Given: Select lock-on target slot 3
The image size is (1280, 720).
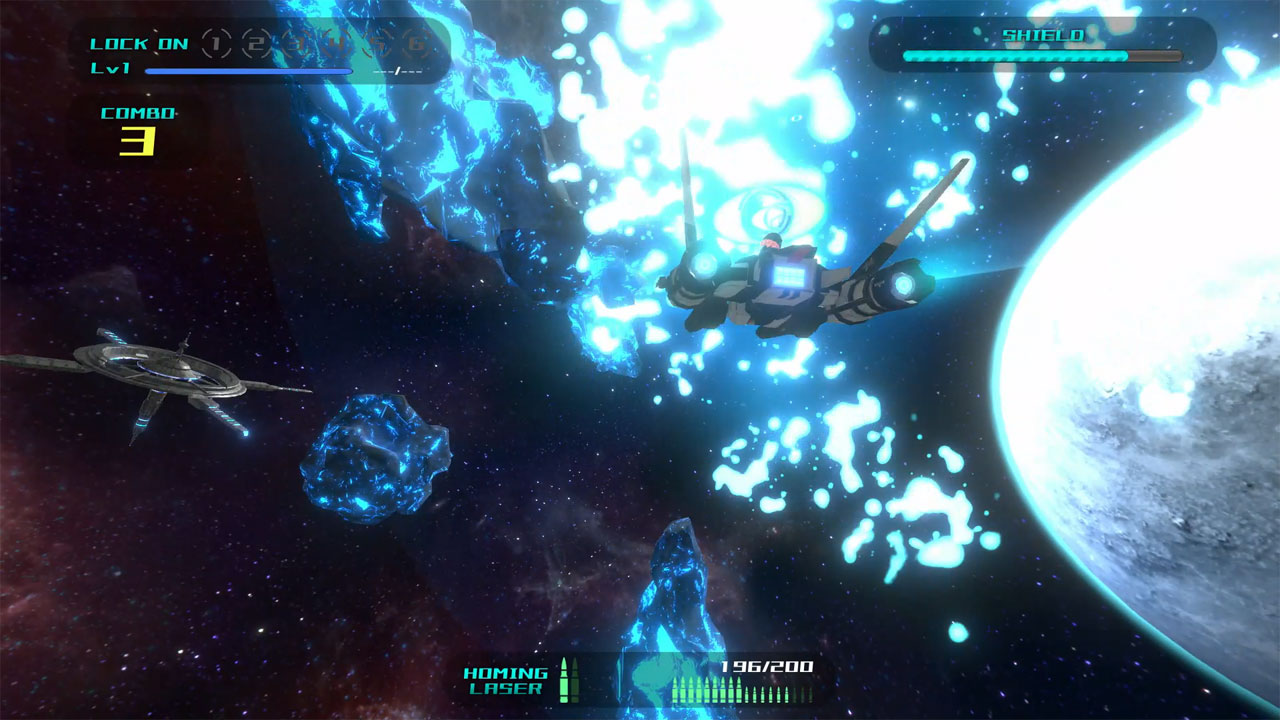Looking at the screenshot, I should (x=294, y=44).
